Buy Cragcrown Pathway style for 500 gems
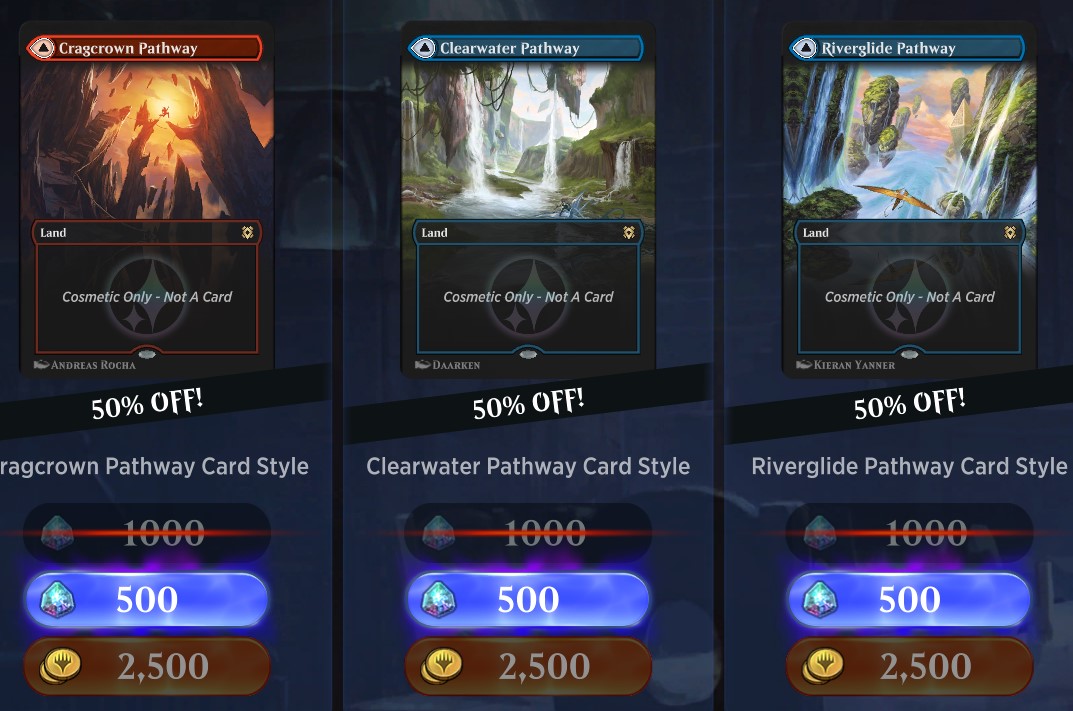The height and width of the screenshot is (711, 1073). (147, 599)
